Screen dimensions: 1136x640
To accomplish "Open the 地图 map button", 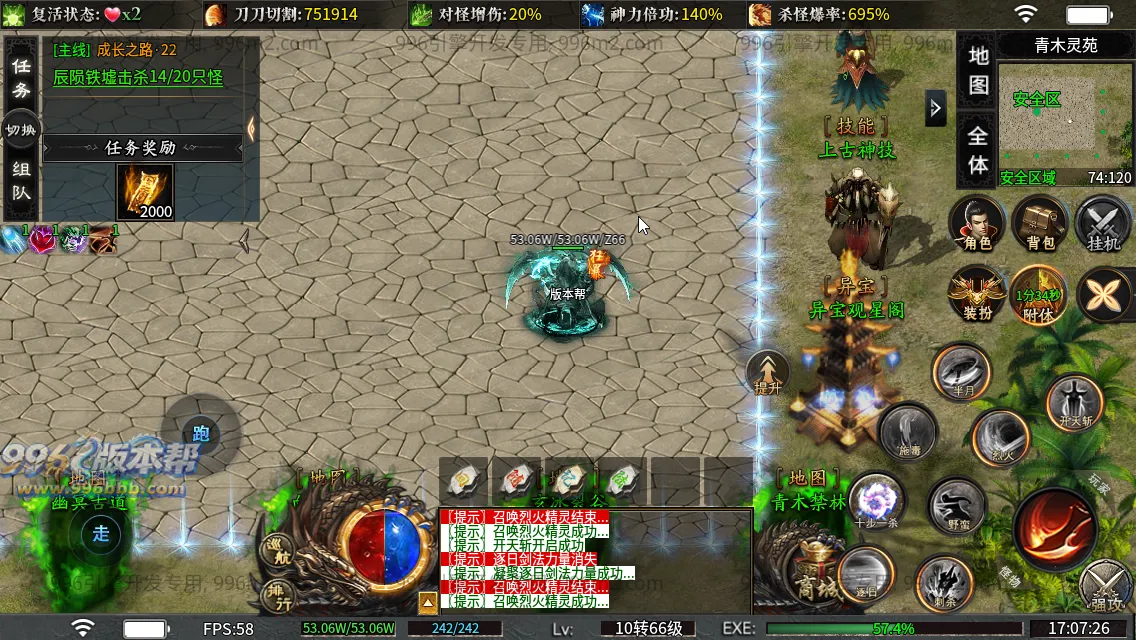I will (x=978, y=68).
